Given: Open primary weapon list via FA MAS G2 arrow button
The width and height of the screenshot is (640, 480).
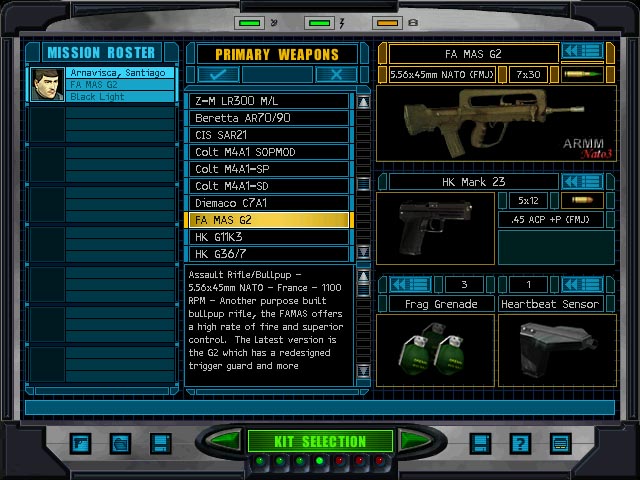Looking at the screenshot, I should point(581,51).
